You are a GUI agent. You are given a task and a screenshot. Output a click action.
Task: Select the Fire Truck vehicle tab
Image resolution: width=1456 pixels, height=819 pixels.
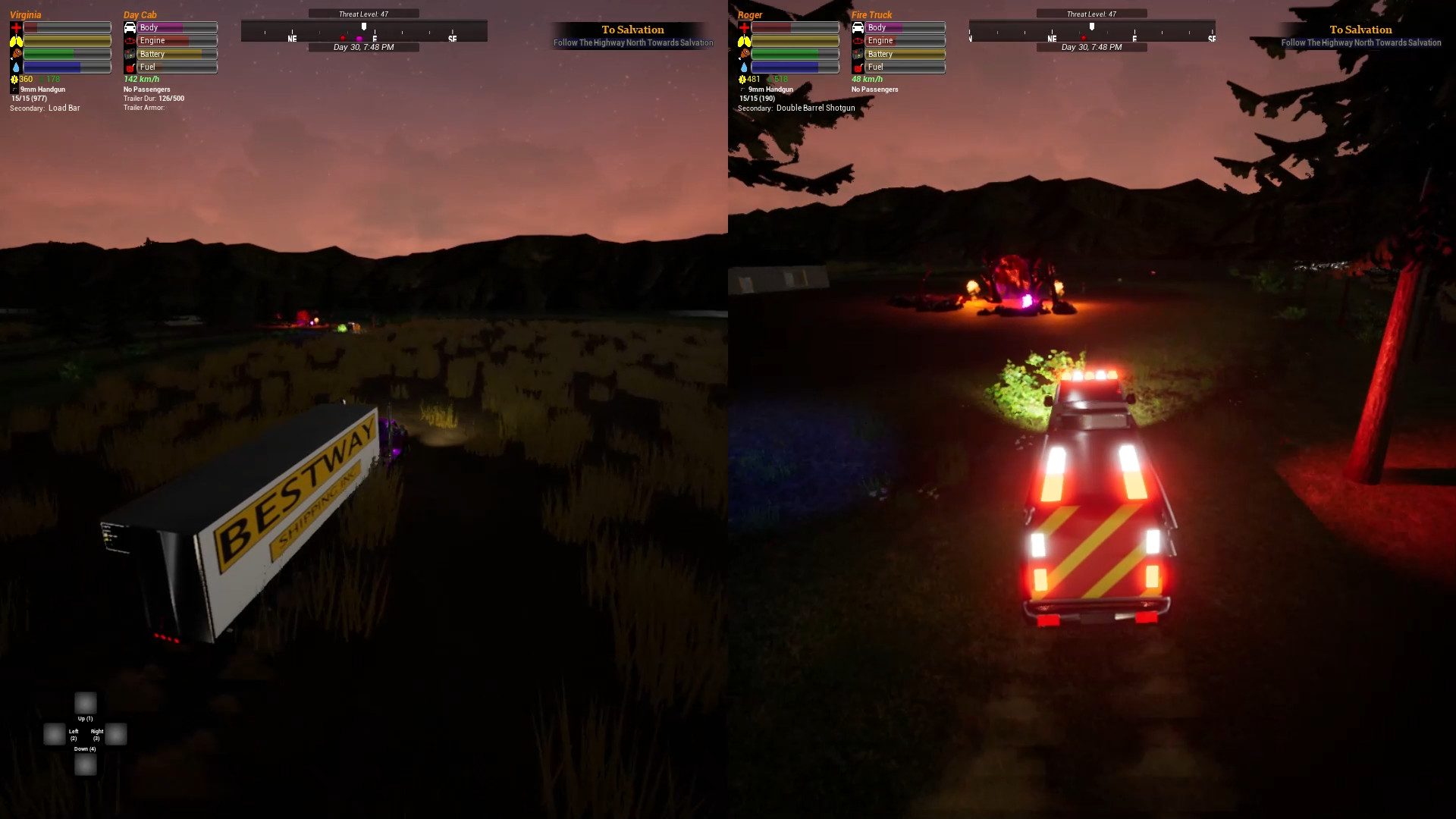click(x=871, y=14)
